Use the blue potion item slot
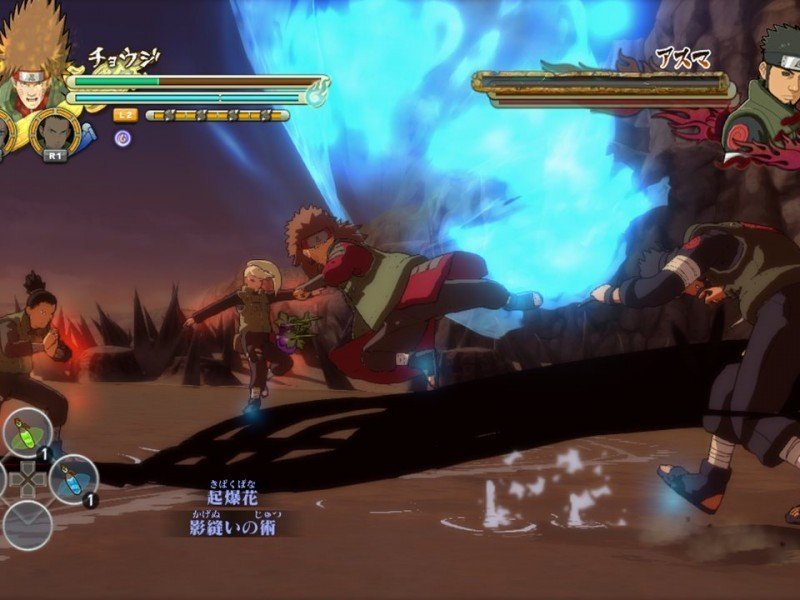Viewport: 800px width, 600px height. coord(74,479)
